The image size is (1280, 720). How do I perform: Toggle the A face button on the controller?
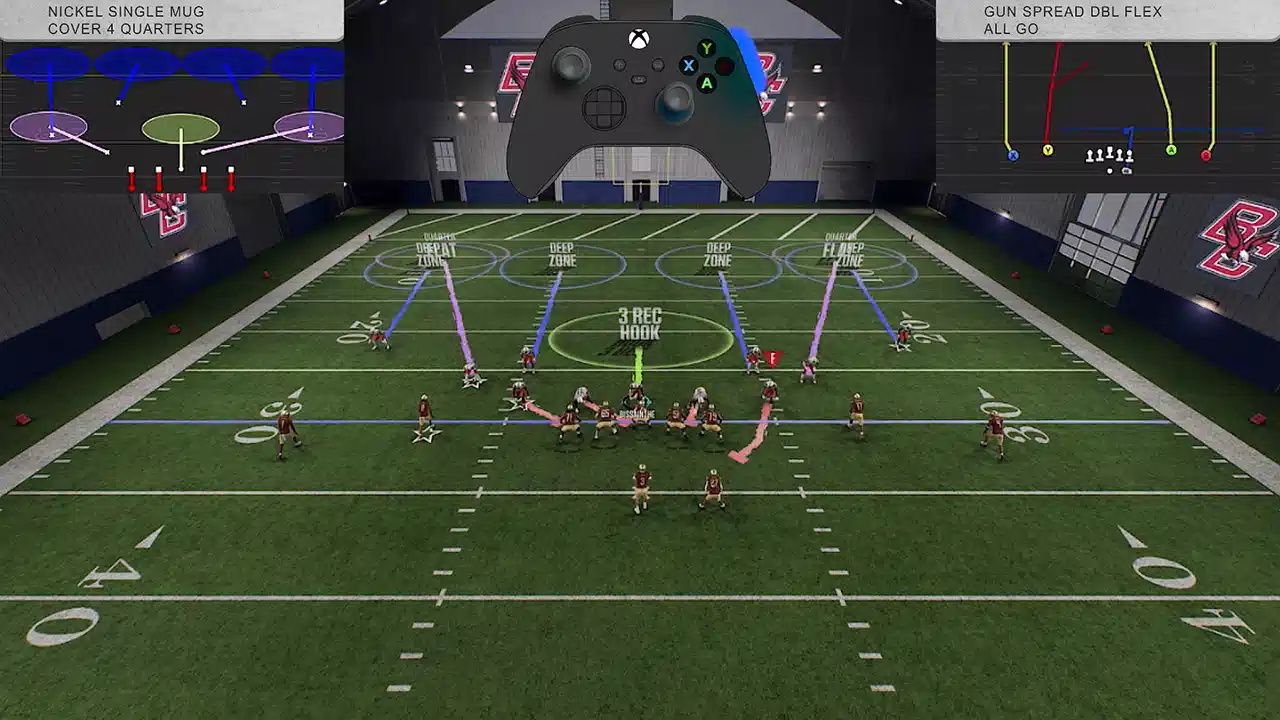click(707, 84)
